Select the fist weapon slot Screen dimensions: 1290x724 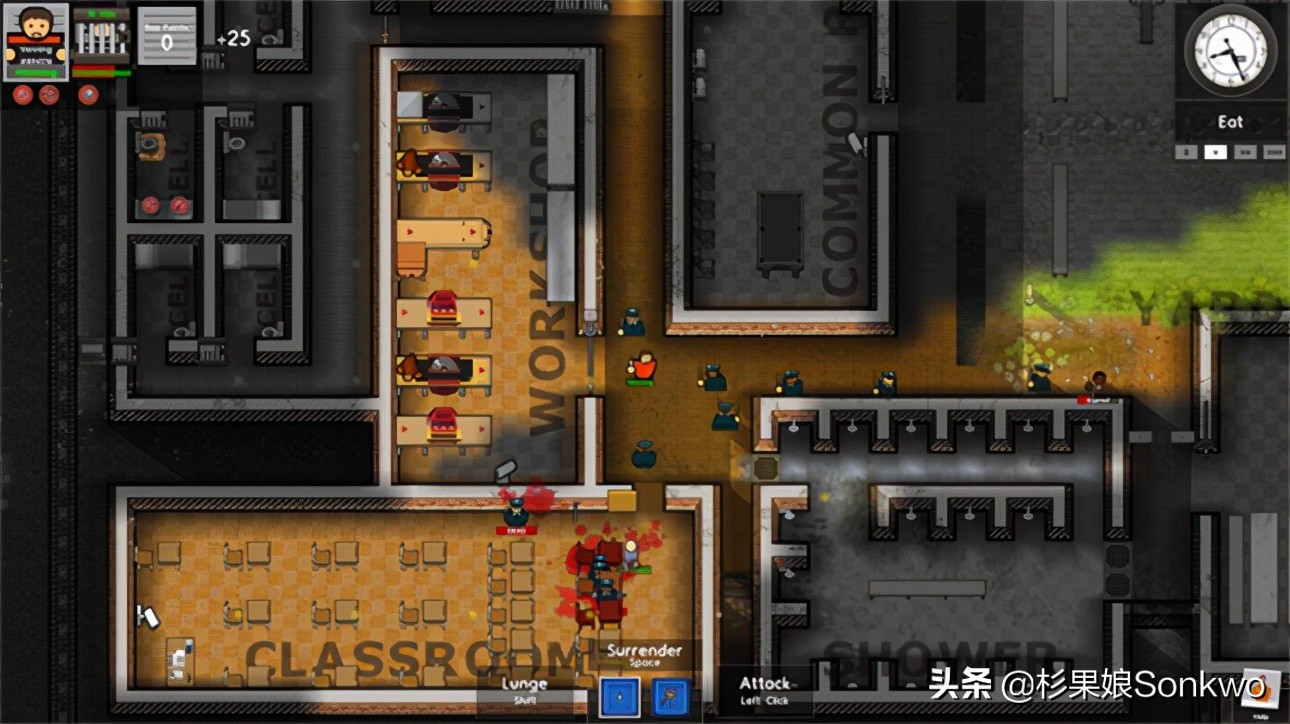[618, 697]
